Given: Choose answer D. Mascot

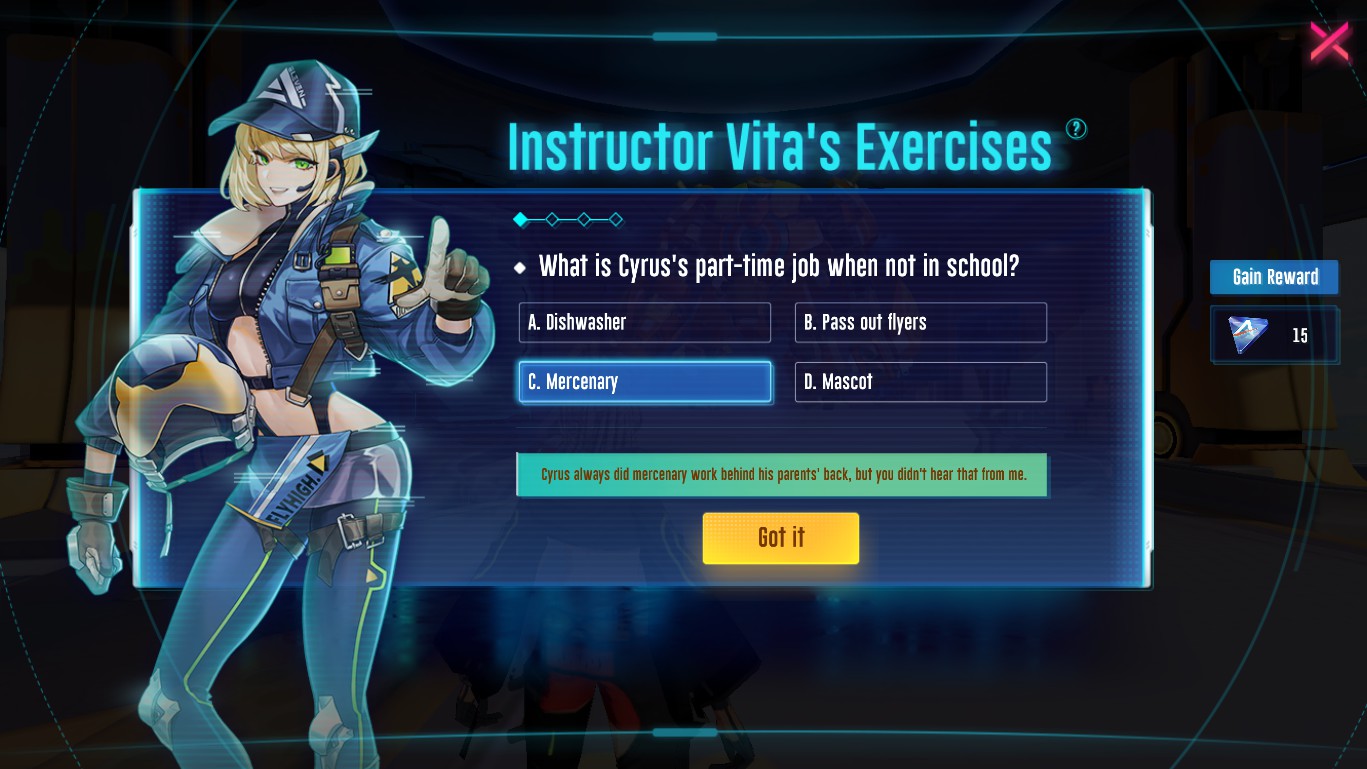Looking at the screenshot, I should coord(920,382).
